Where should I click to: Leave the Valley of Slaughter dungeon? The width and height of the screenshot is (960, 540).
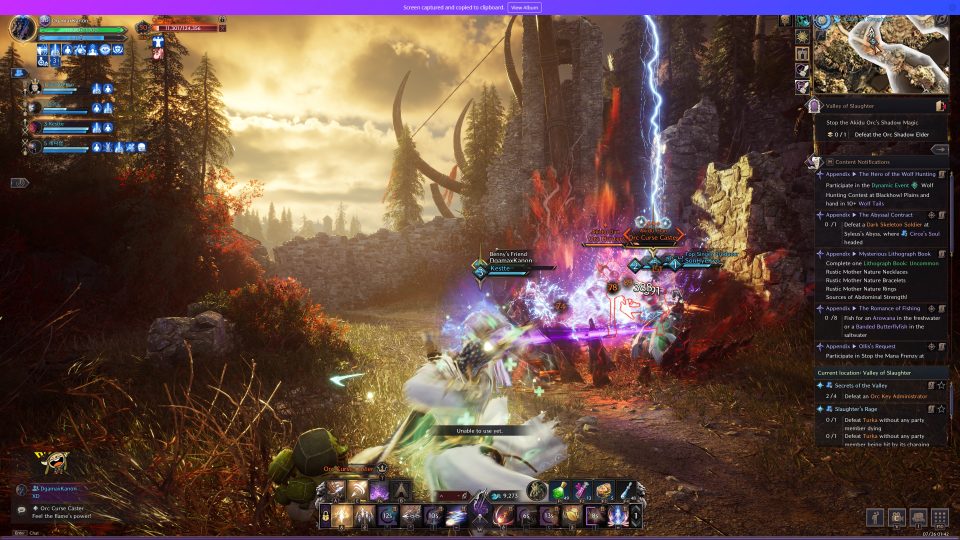[940, 105]
